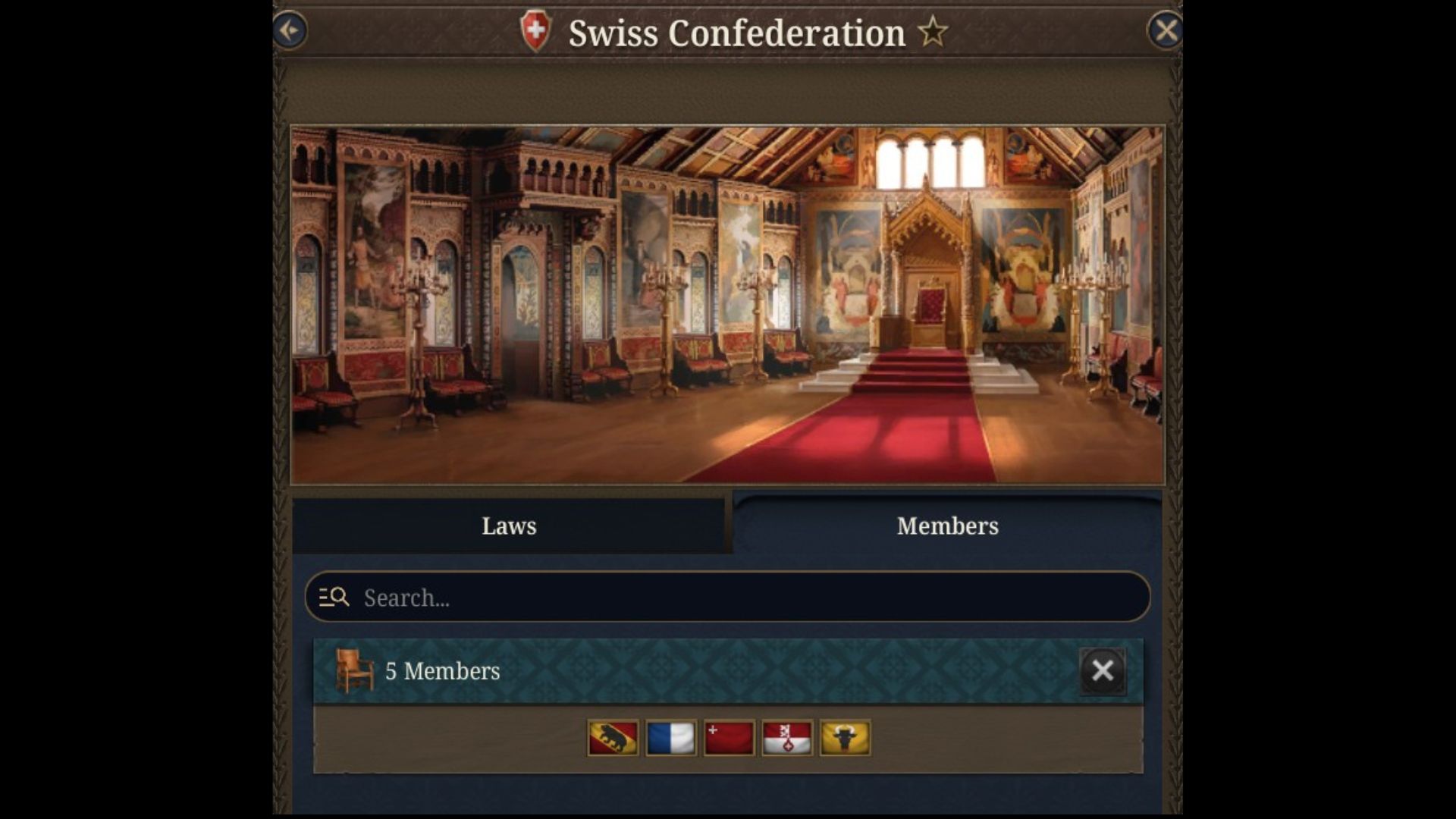Go back using the arrow button

point(289,29)
